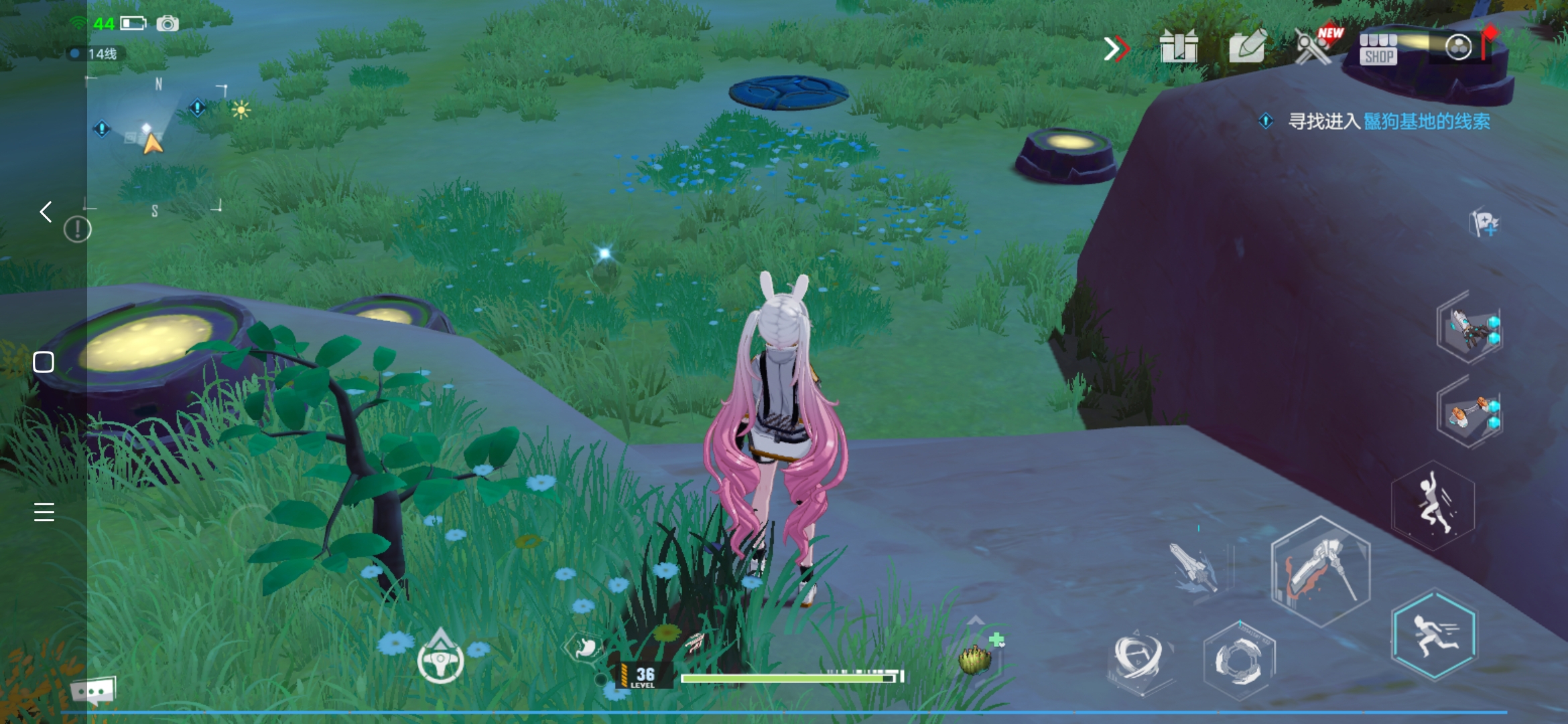The height and width of the screenshot is (724, 1568).
Task: Activate the jetpack relic
Action: click(x=1470, y=328)
